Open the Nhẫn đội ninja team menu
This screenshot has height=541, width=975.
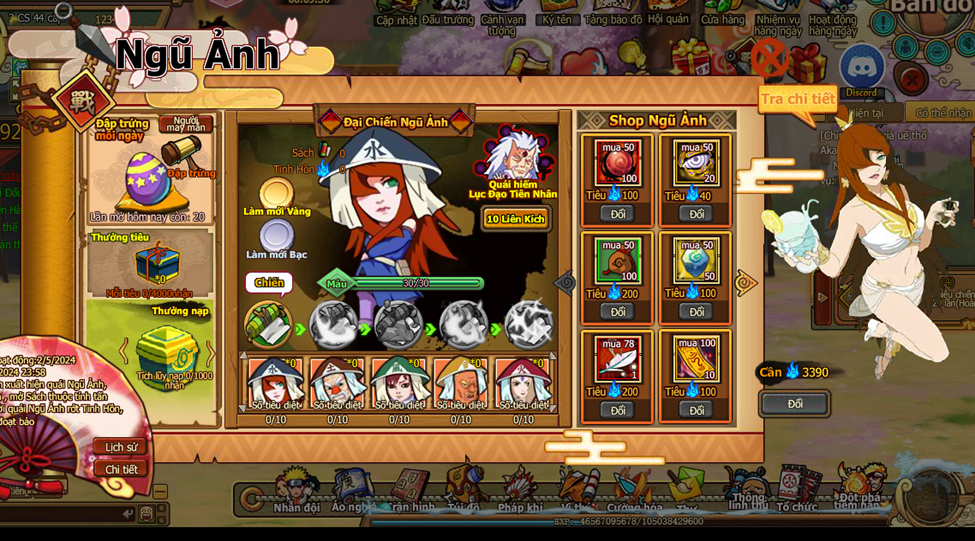tap(296, 492)
